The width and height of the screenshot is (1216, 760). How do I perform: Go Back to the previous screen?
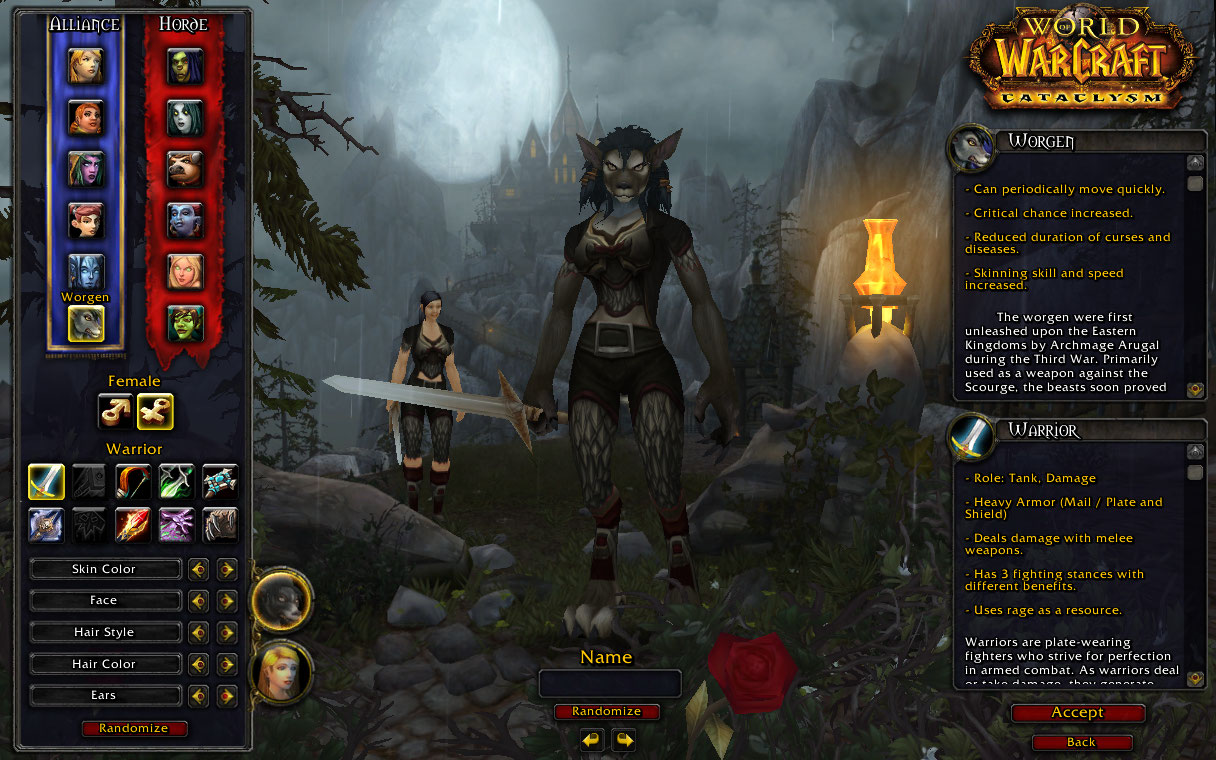pos(1081,742)
